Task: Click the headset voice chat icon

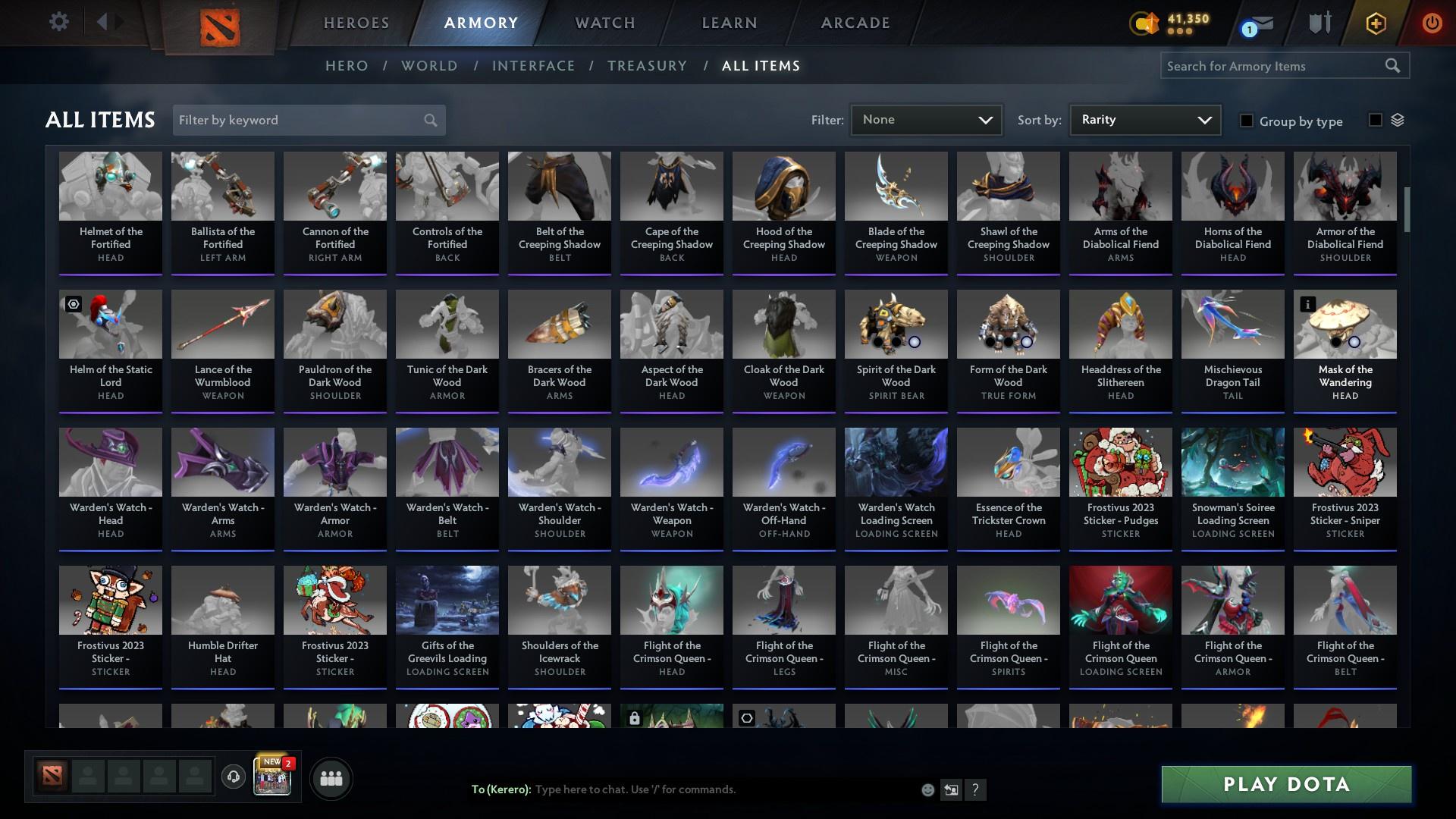Action: click(234, 777)
